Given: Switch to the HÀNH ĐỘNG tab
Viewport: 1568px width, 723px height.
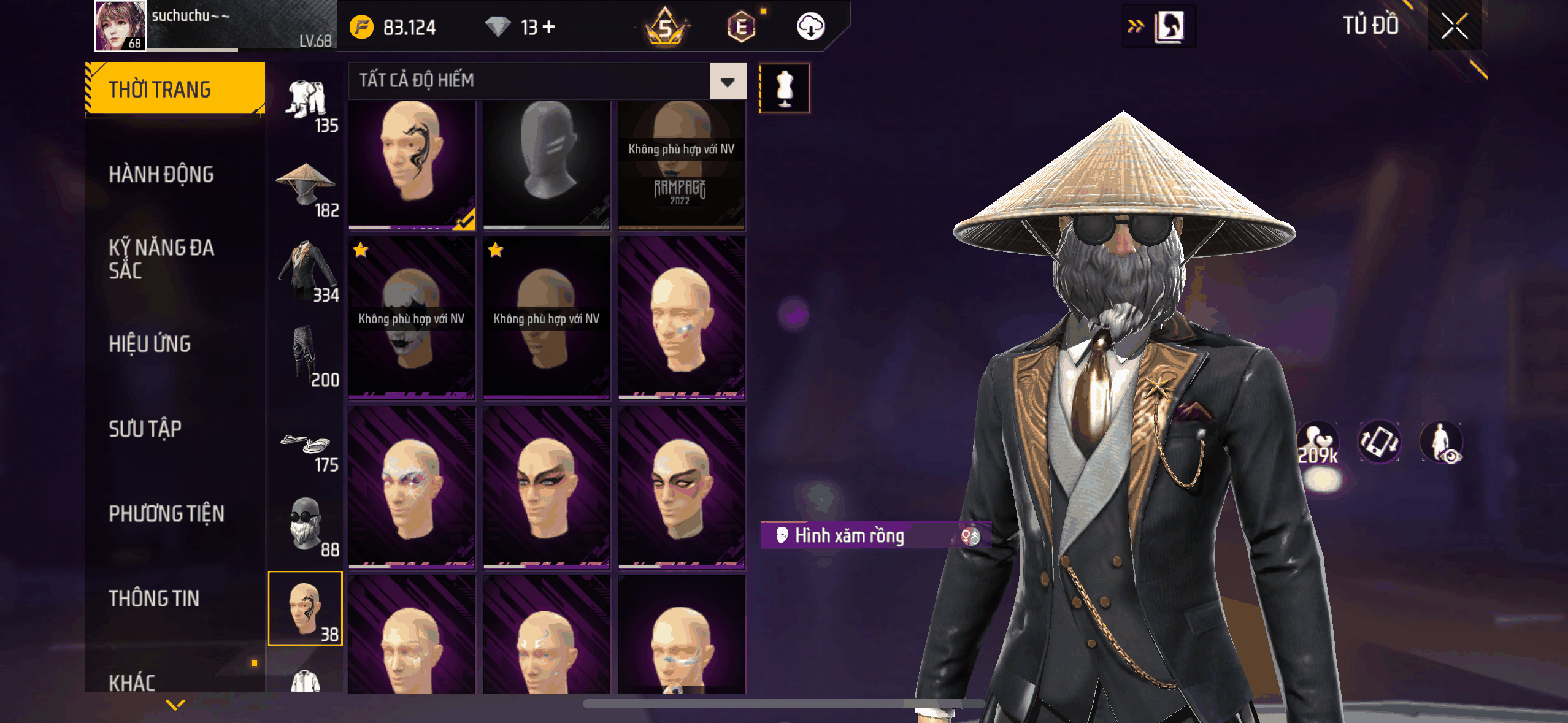Looking at the screenshot, I should [x=161, y=175].
